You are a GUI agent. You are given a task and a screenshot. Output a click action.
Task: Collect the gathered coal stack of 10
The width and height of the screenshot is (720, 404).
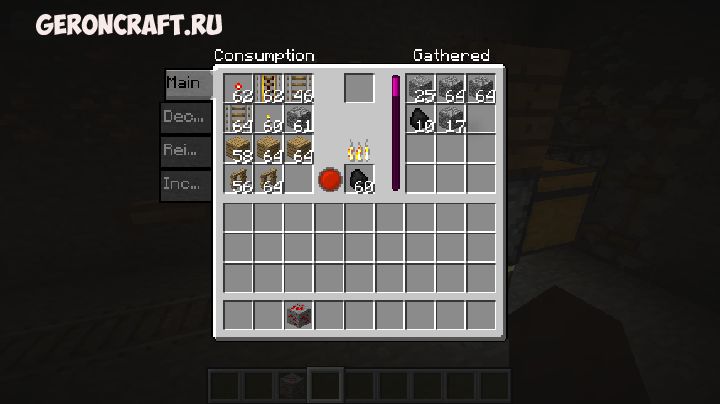(421, 119)
